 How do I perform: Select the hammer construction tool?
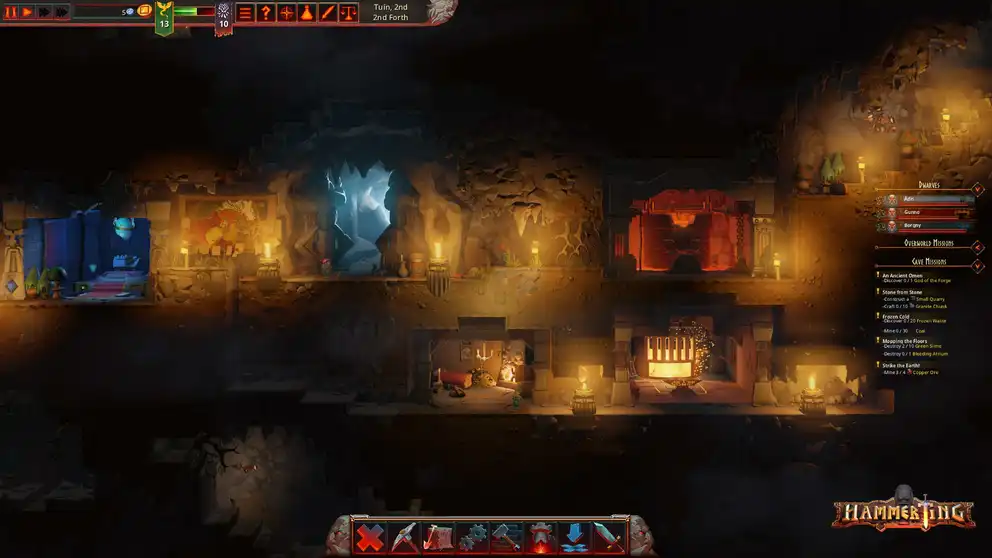[x=506, y=537]
